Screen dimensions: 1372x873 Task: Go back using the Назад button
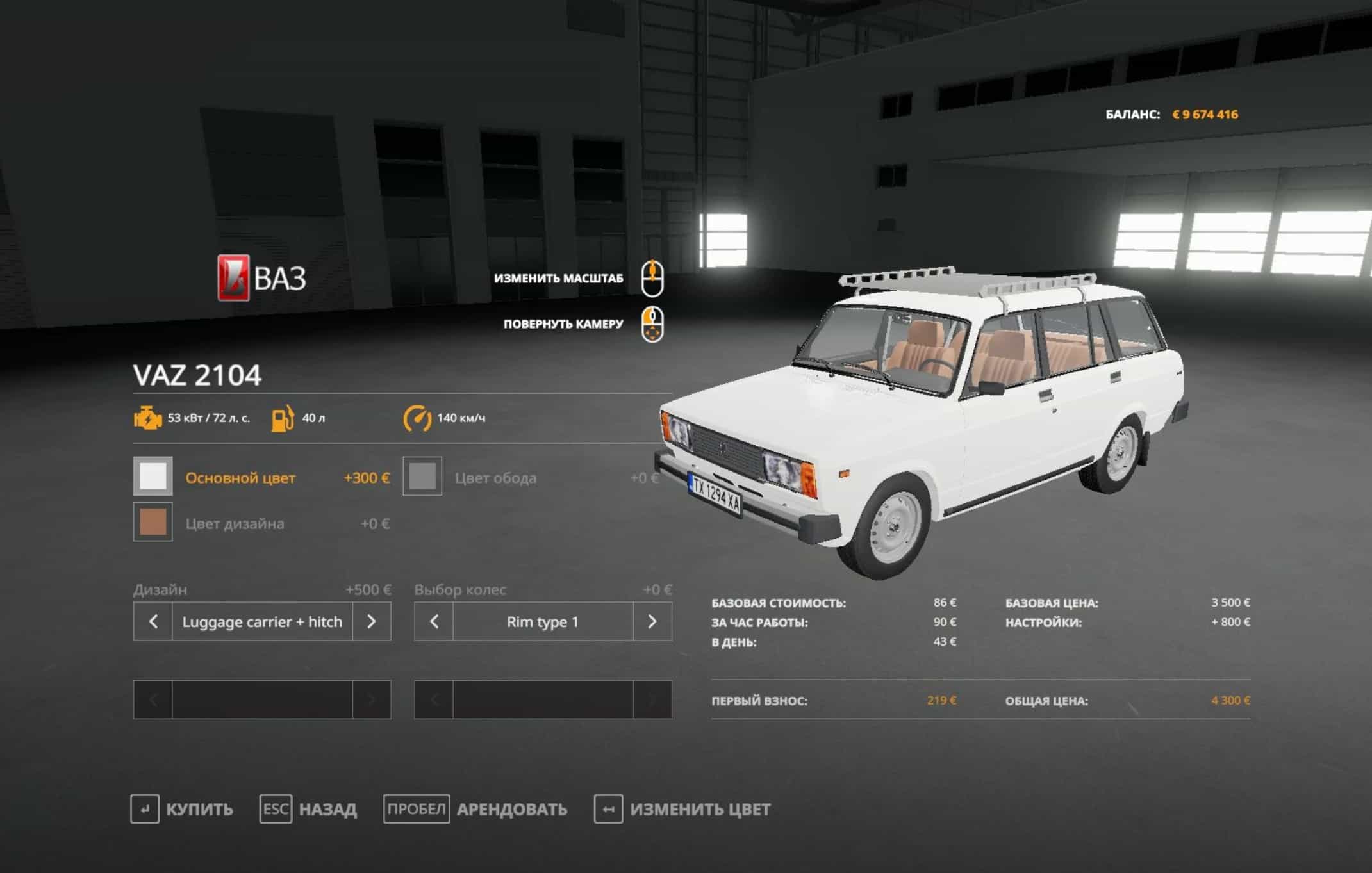point(308,809)
